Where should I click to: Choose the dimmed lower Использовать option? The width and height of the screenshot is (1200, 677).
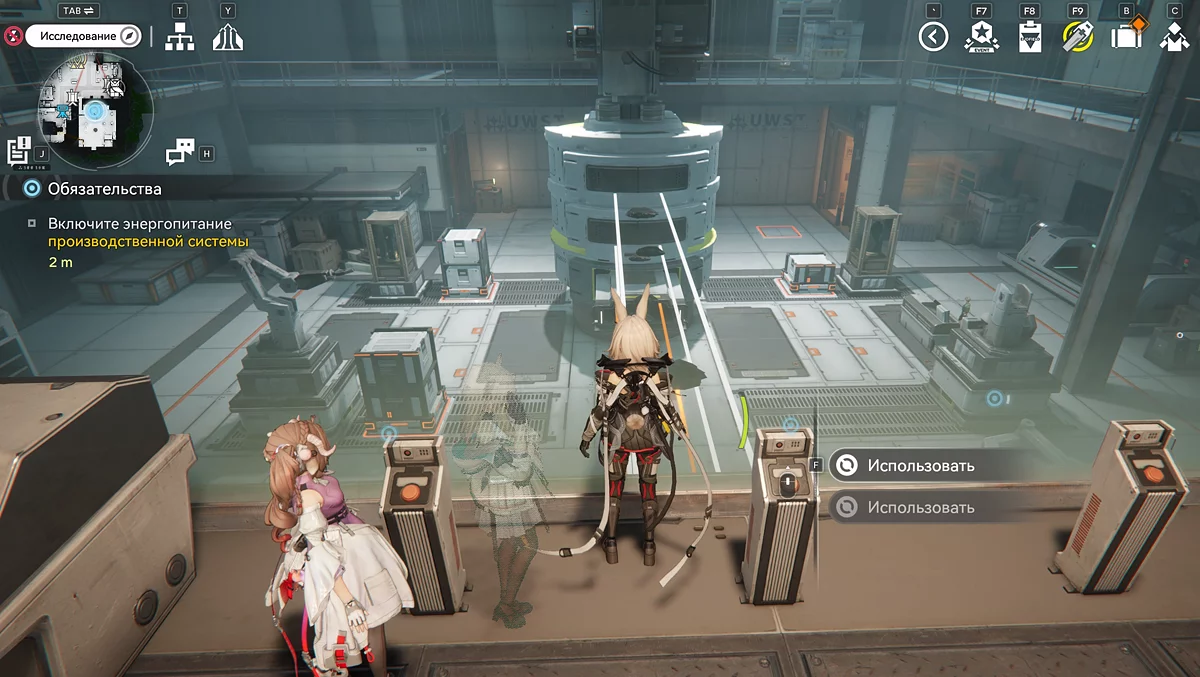pos(920,507)
